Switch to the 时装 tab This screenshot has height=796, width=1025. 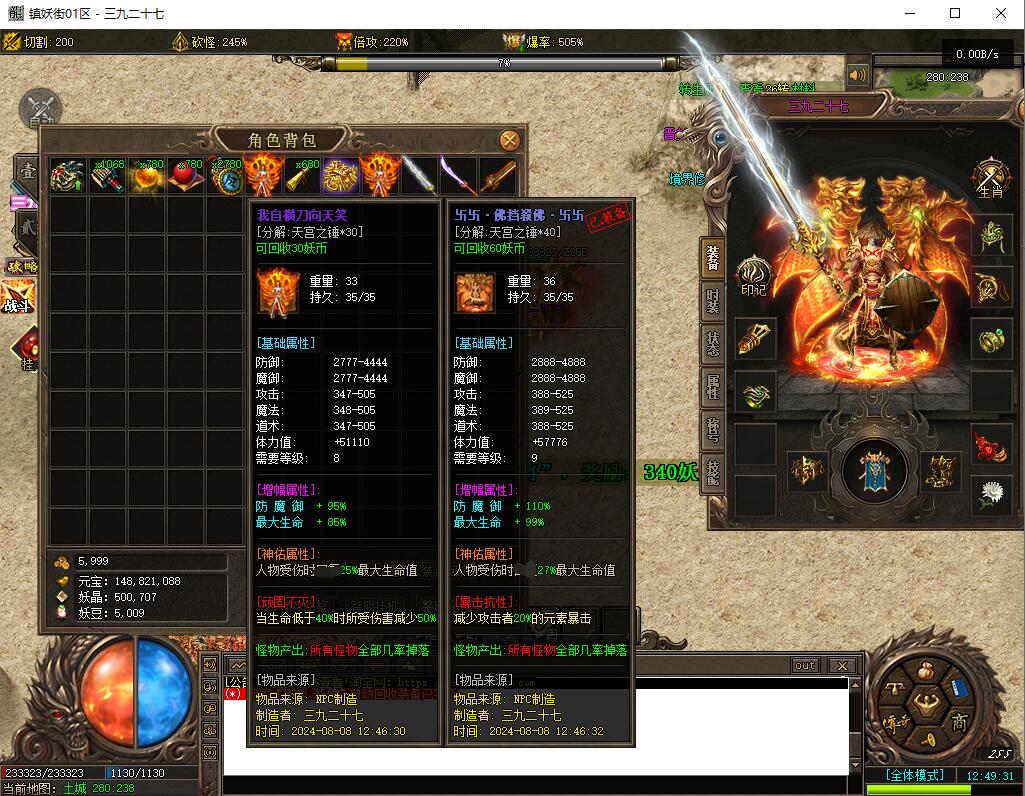(x=712, y=300)
